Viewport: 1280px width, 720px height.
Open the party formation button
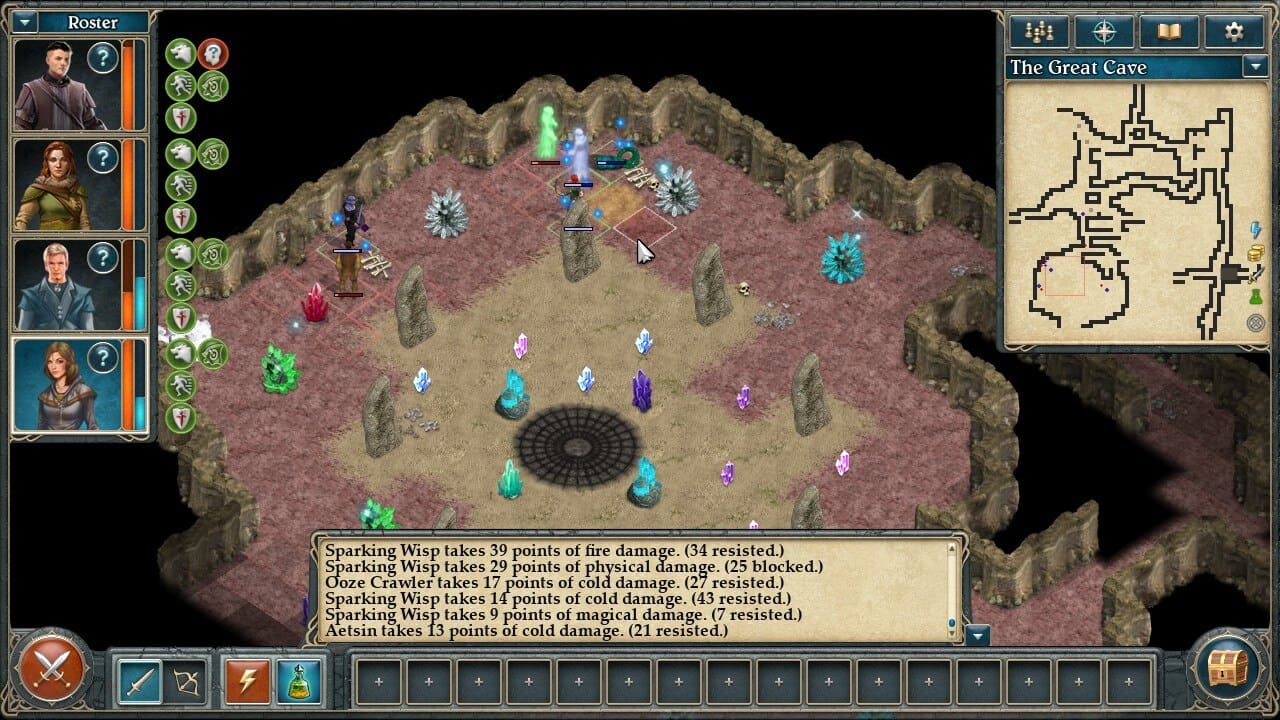tap(1039, 32)
